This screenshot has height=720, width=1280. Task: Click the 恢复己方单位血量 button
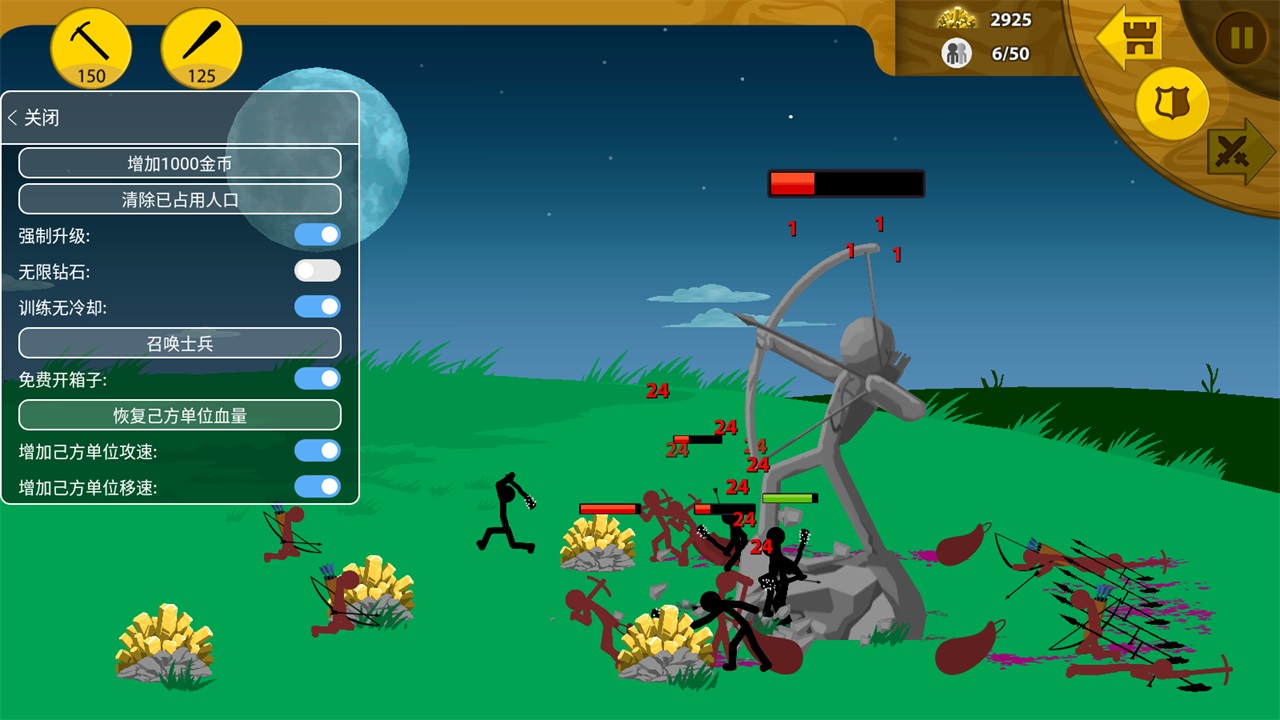(180, 415)
